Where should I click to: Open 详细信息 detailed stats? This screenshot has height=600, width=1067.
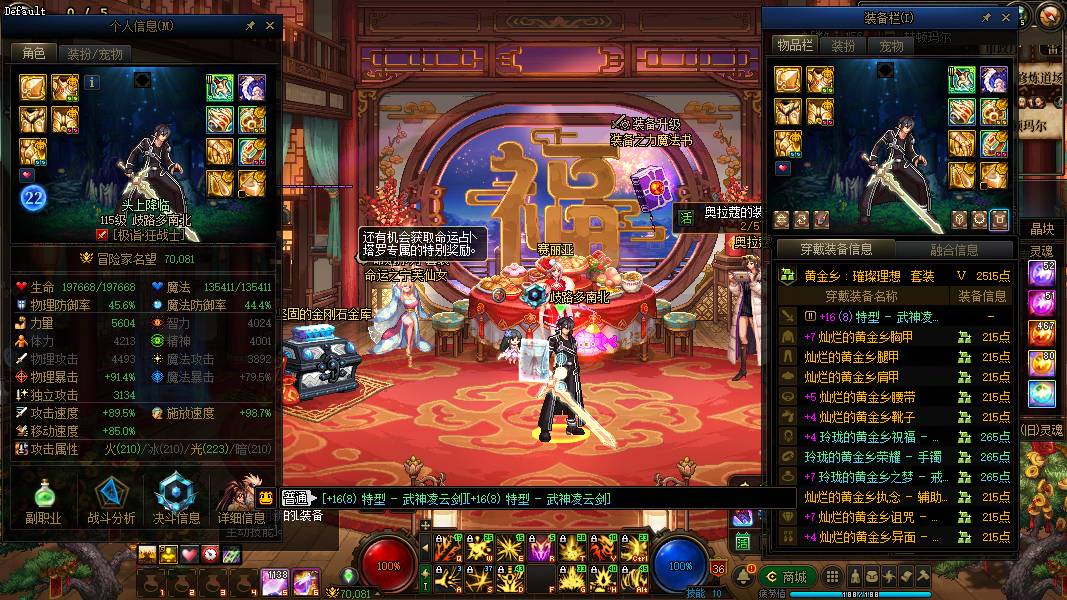pos(241,500)
